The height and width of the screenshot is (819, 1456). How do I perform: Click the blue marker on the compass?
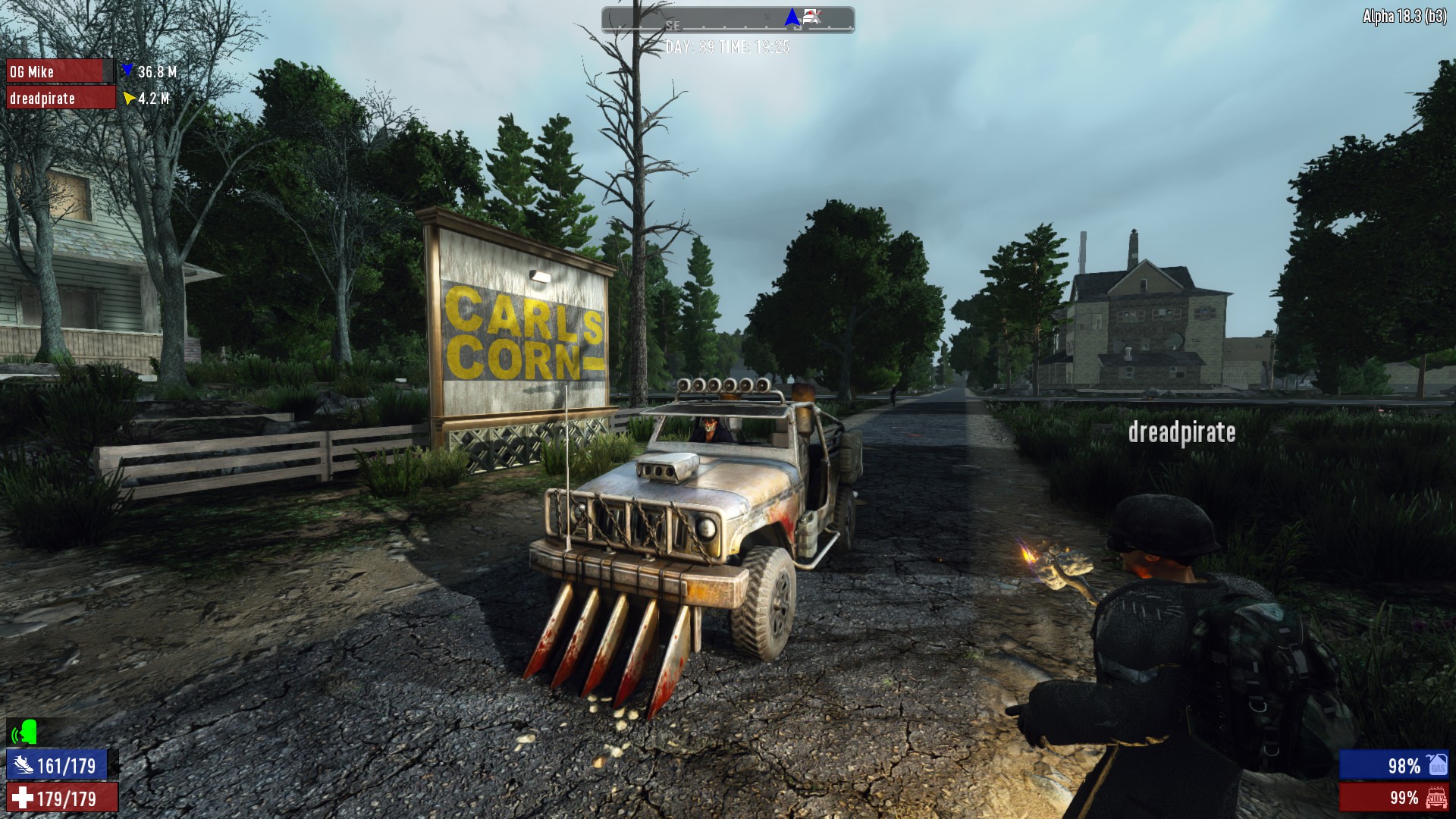pos(792,17)
